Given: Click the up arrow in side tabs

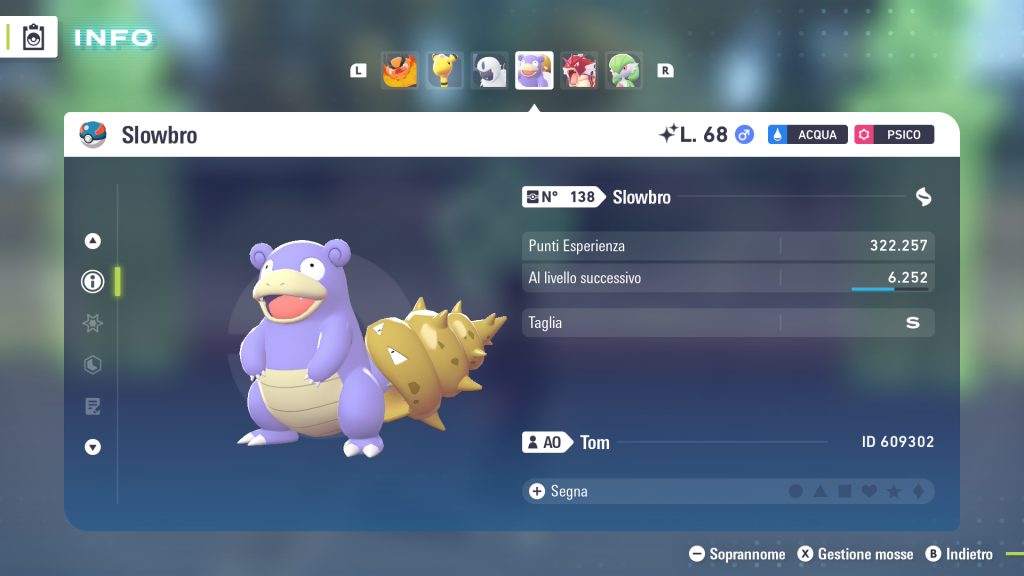Looking at the screenshot, I should pos(93,240).
